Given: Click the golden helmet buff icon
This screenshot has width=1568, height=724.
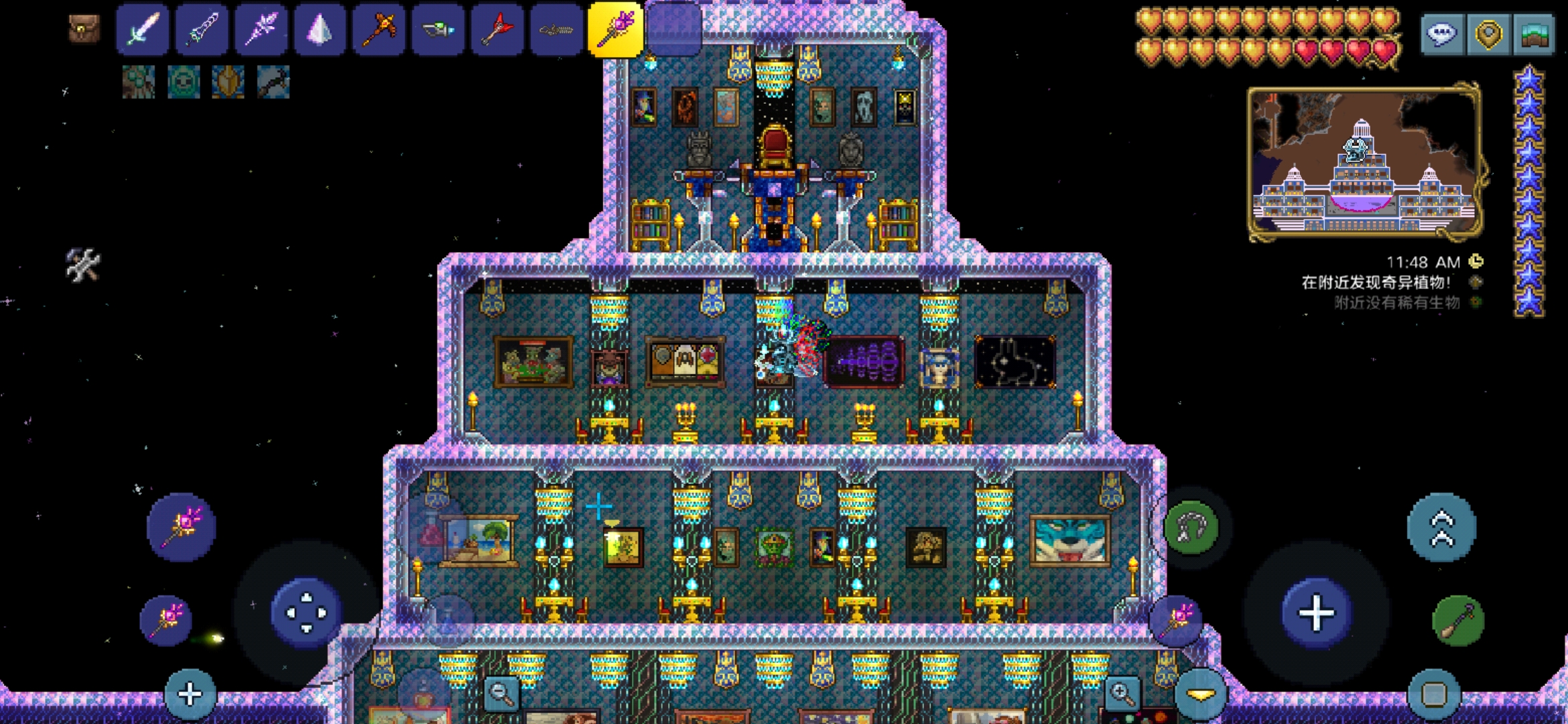Looking at the screenshot, I should pos(228,82).
